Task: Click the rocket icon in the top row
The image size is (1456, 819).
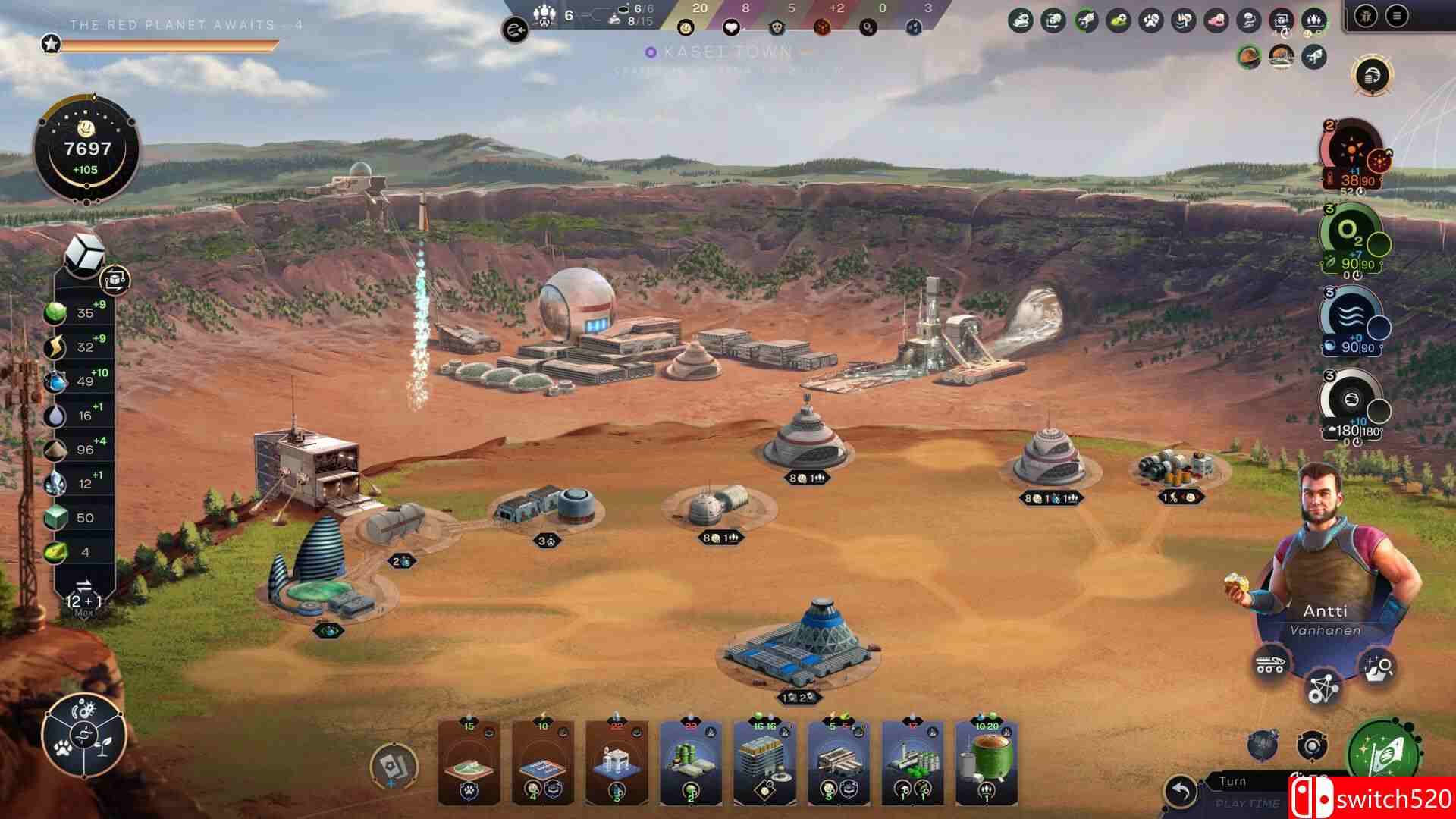Action: pyautogui.click(x=1313, y=55)
